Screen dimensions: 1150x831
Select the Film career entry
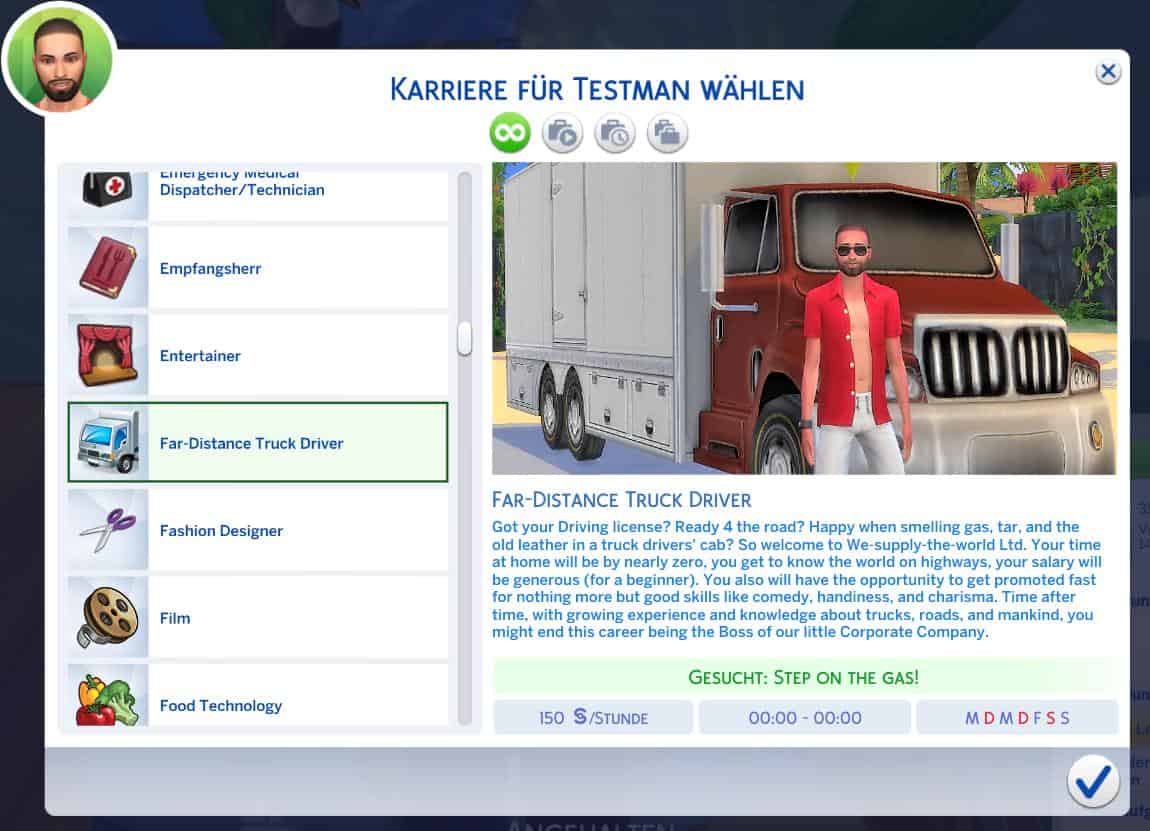(257, 618)
